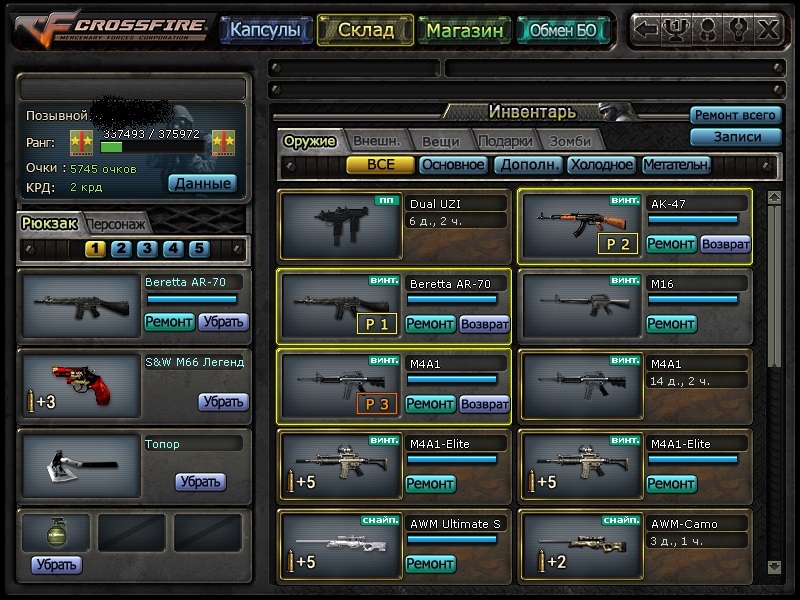Filter weapons by Основное

(452, 165)
